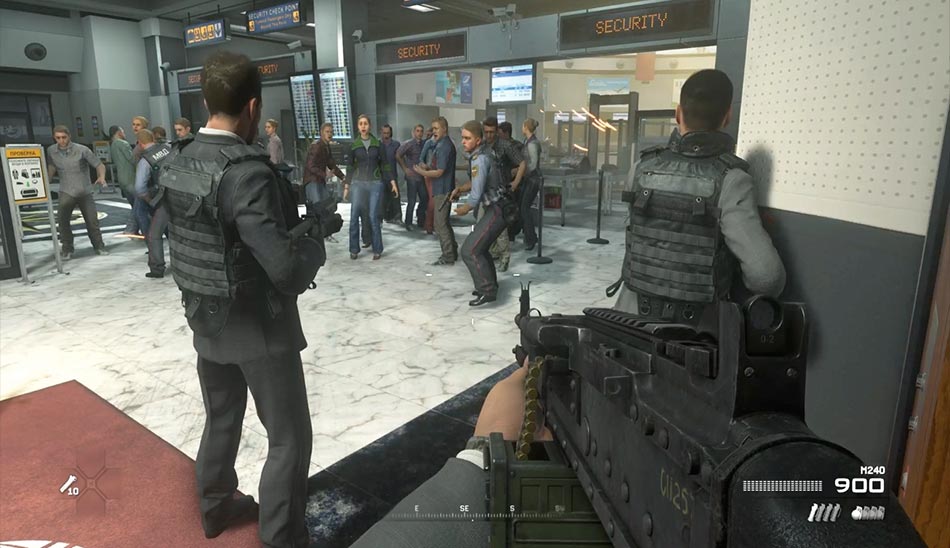Image resolution: width=950 pixels, height=548 pixels.
Task: Click the M240 weapon name label
Action: tap(871, 470)
